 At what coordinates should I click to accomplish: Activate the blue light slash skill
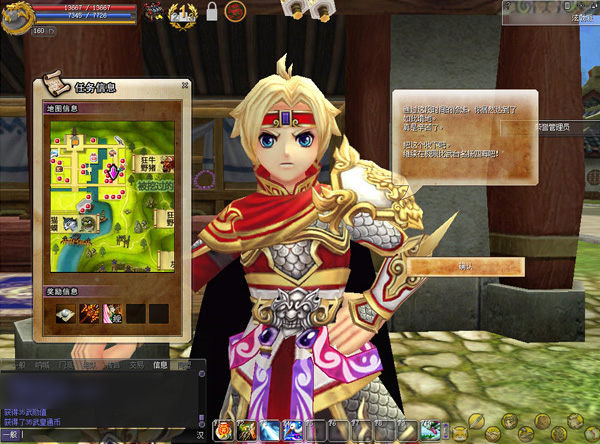[269, 432]
